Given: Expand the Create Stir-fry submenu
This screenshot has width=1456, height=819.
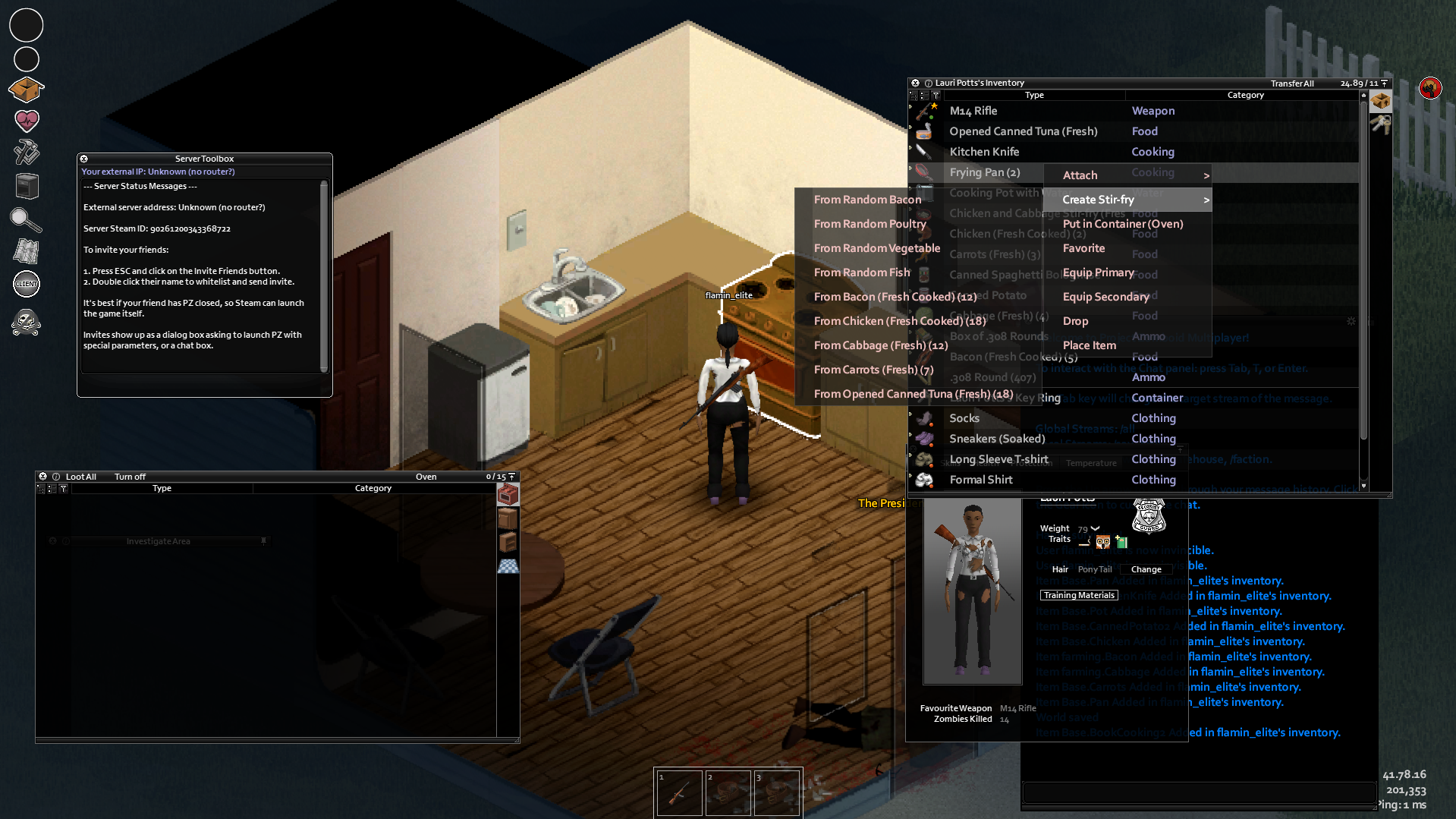Looking at the screenshot, I should coord(1099,199).
